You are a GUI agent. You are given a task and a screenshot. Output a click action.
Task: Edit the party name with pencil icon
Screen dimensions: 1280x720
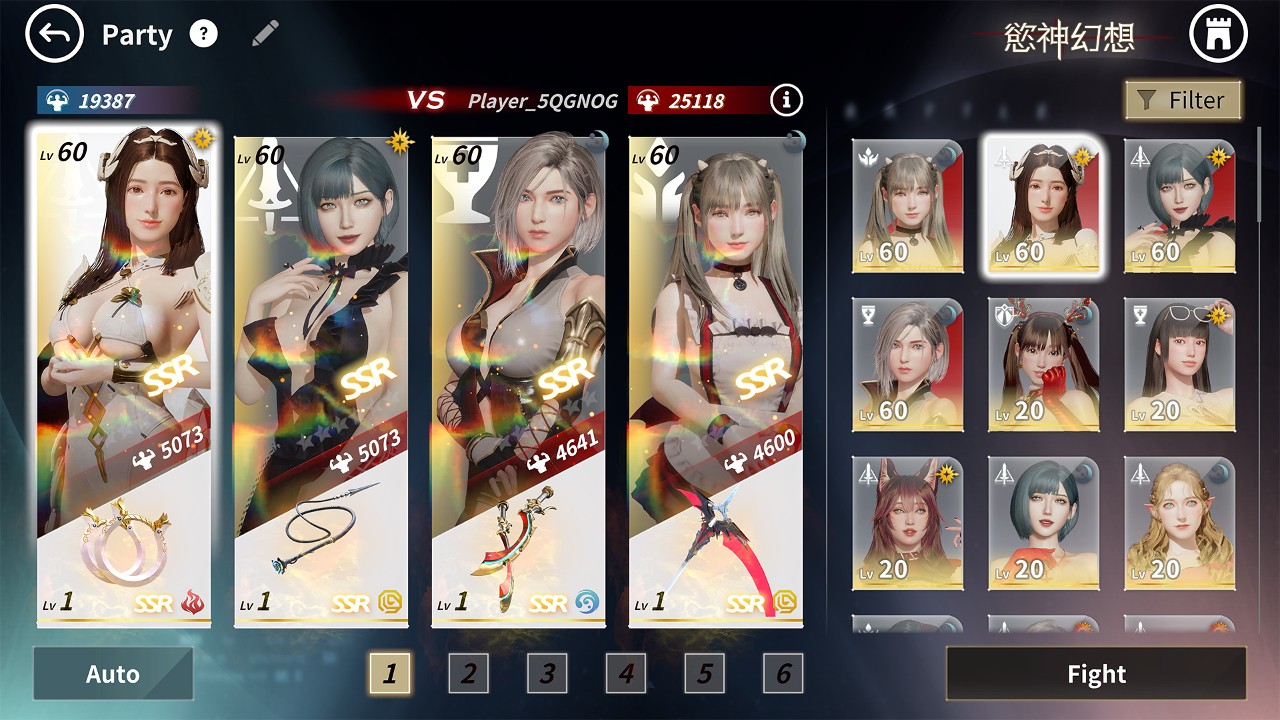[x=265, y=34]
